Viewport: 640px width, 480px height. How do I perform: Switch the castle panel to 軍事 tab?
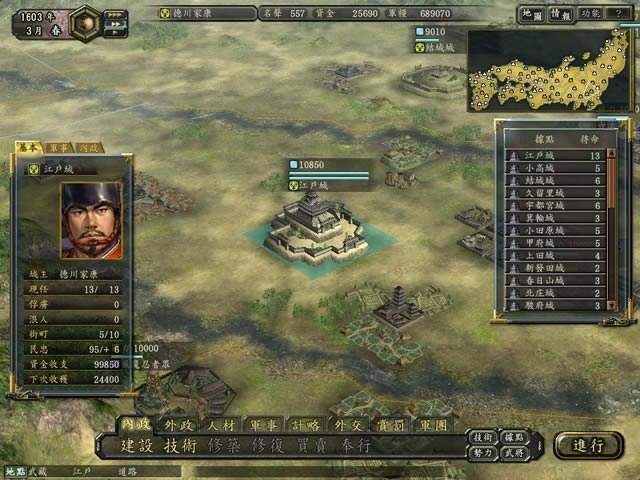pyautogui.click(x=59, y=147)
